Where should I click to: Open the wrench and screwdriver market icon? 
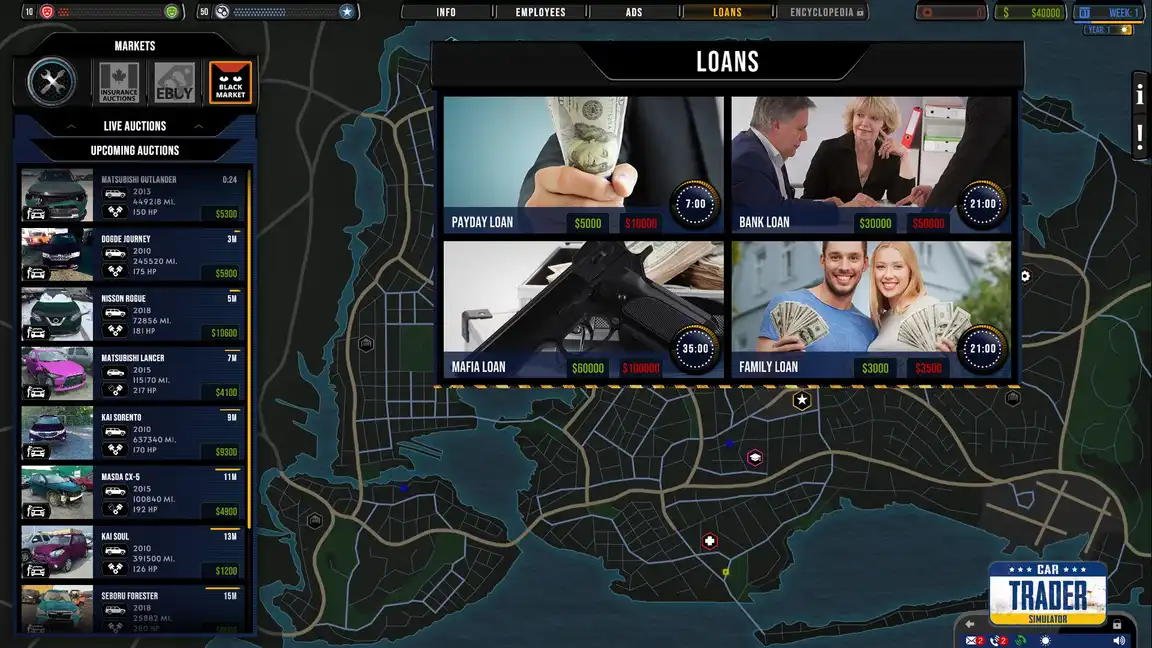click(x=52, y=82)
